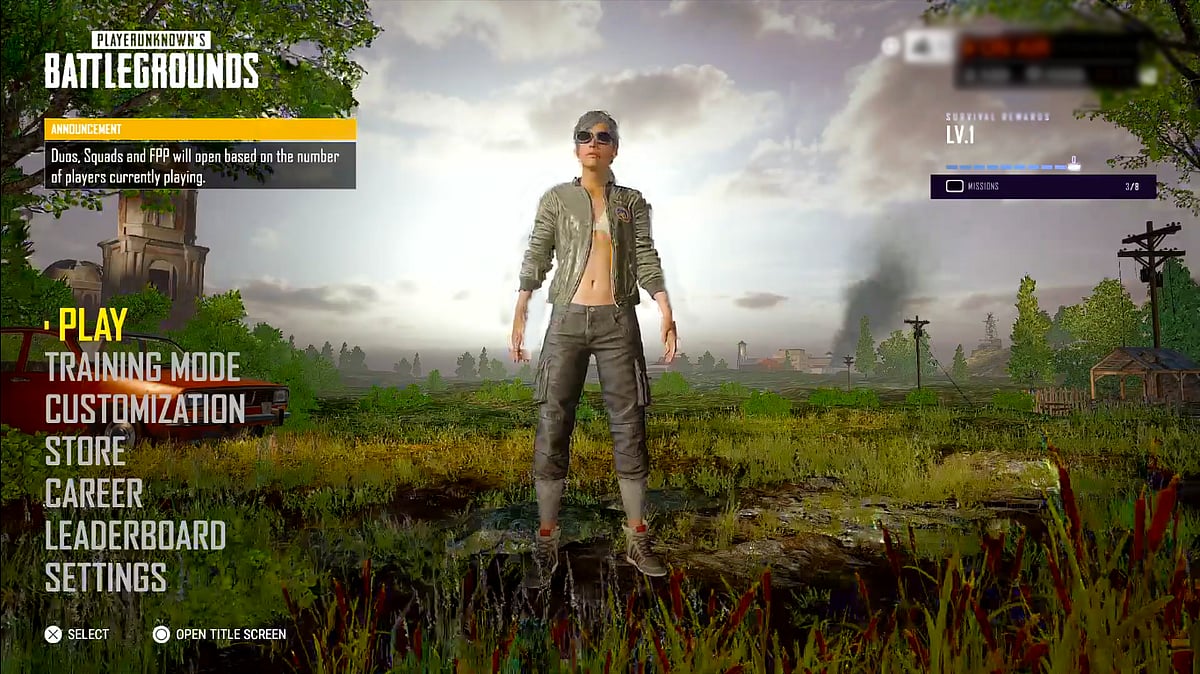This screenshot has width=1200, height=674.
Task: Open the Store
Action: coord(86,451)
